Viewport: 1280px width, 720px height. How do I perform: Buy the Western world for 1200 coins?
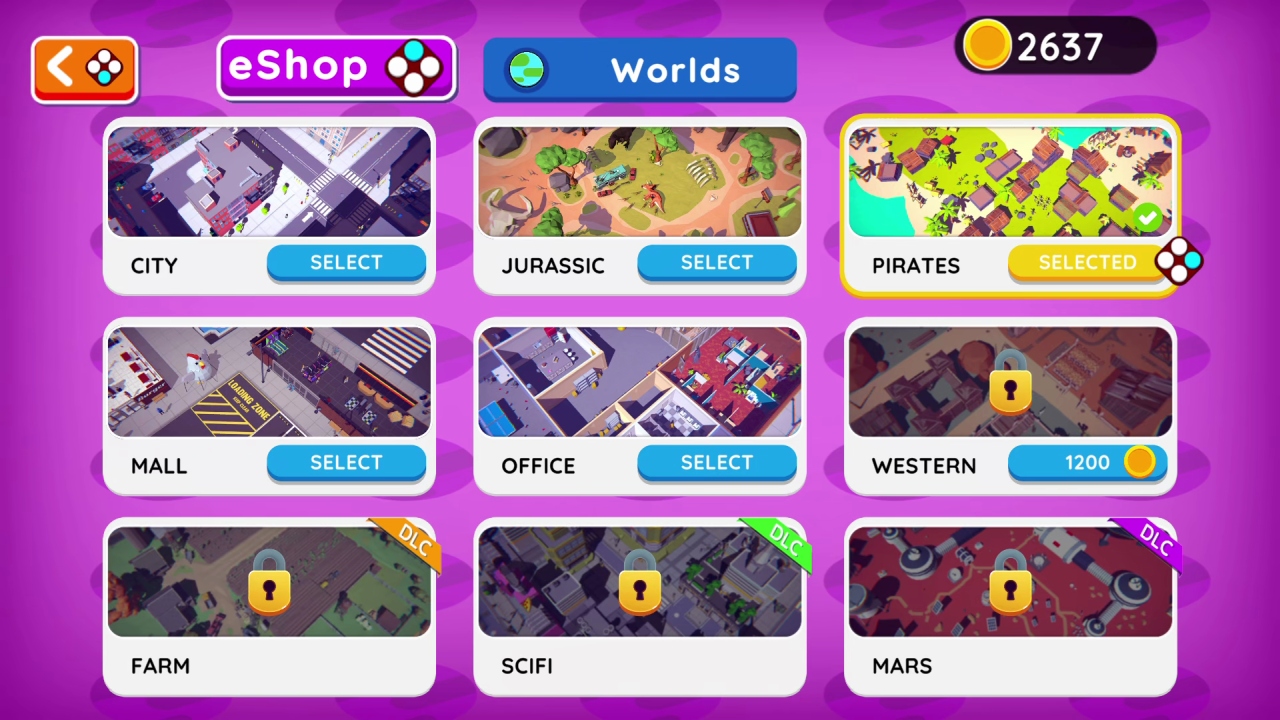[1087, 462]
